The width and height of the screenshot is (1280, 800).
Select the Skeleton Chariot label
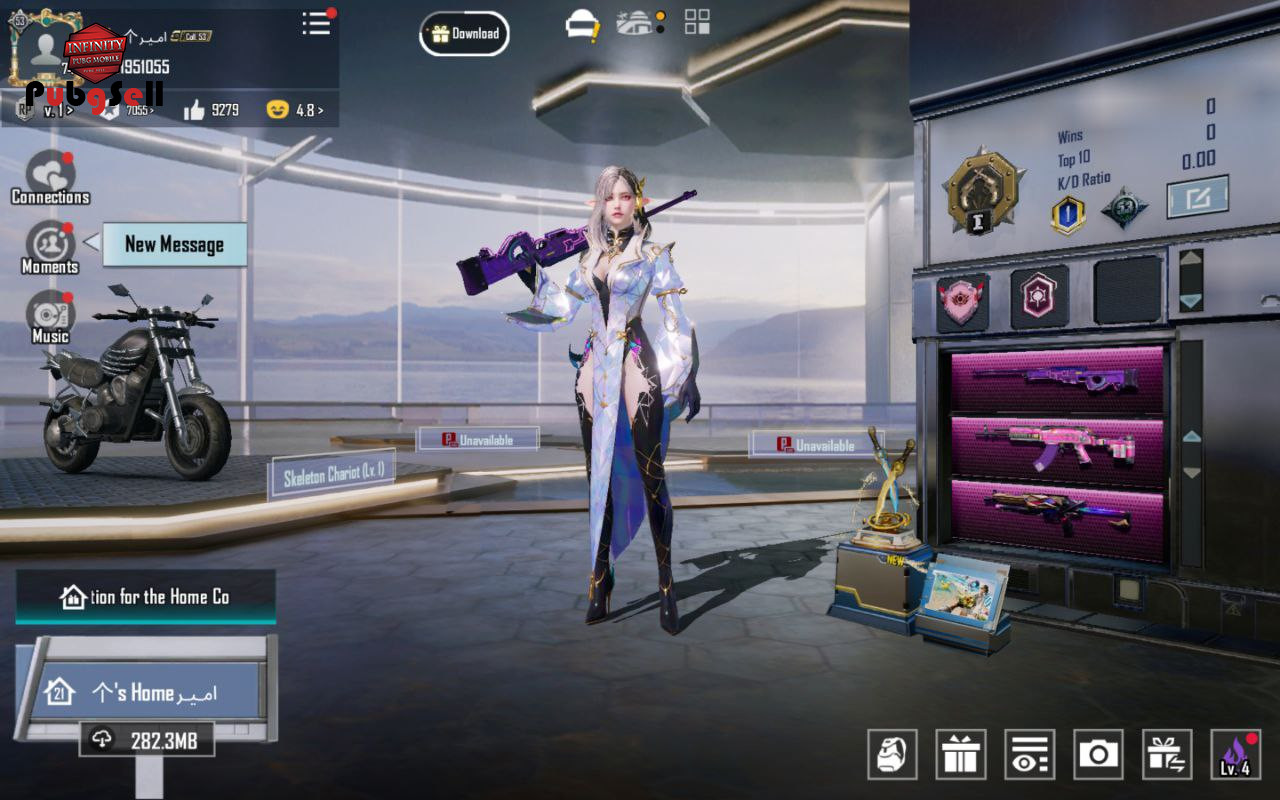click(x=332, y=474)
